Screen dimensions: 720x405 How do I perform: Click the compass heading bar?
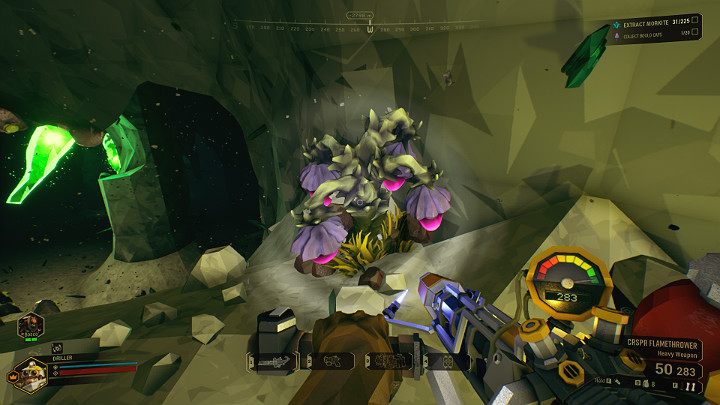coord(359,24)
